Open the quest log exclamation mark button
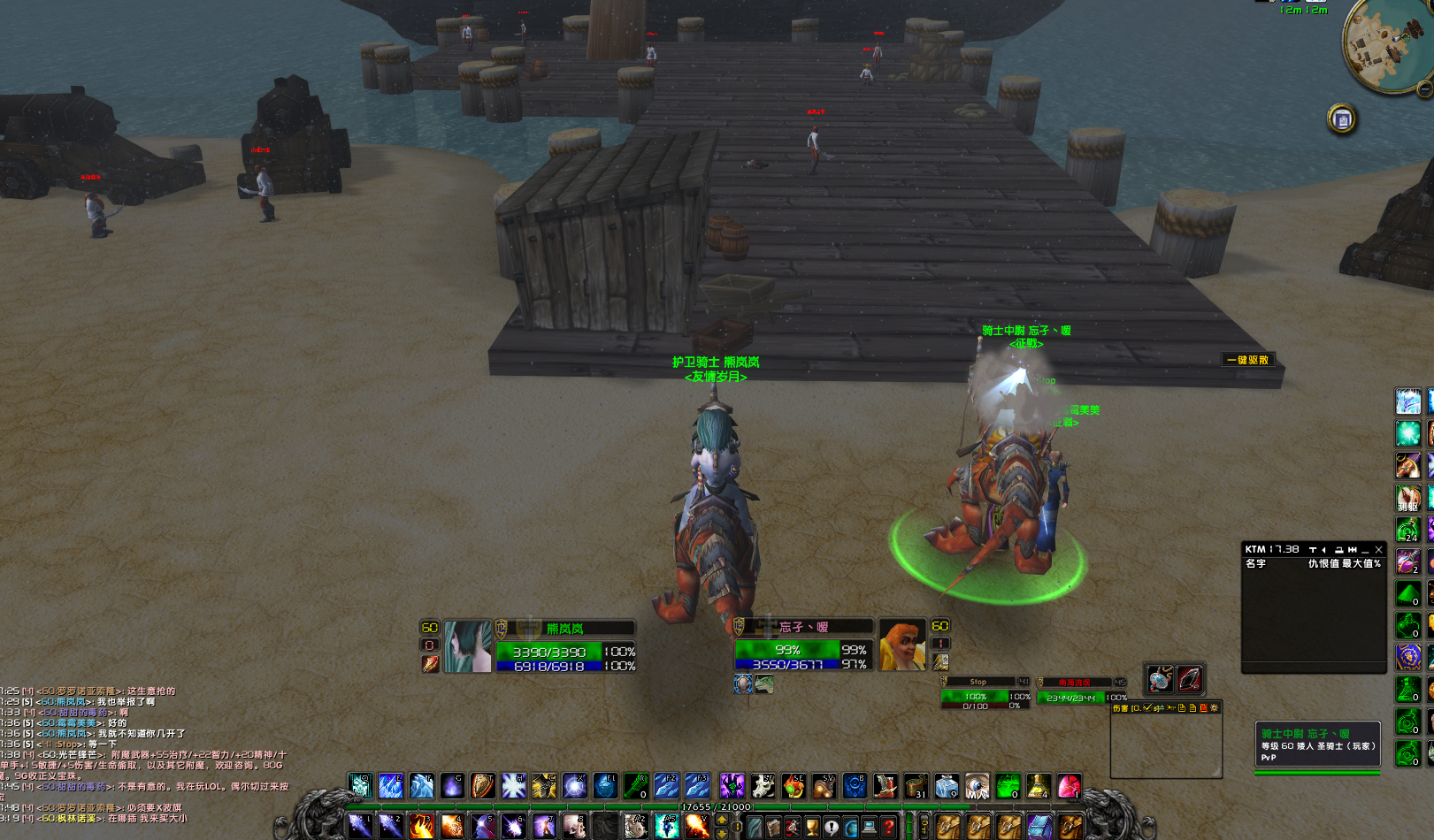Image resolution: width=1434 pixels, height=840 pixels. pyautogui.click(x=832, y=828)
